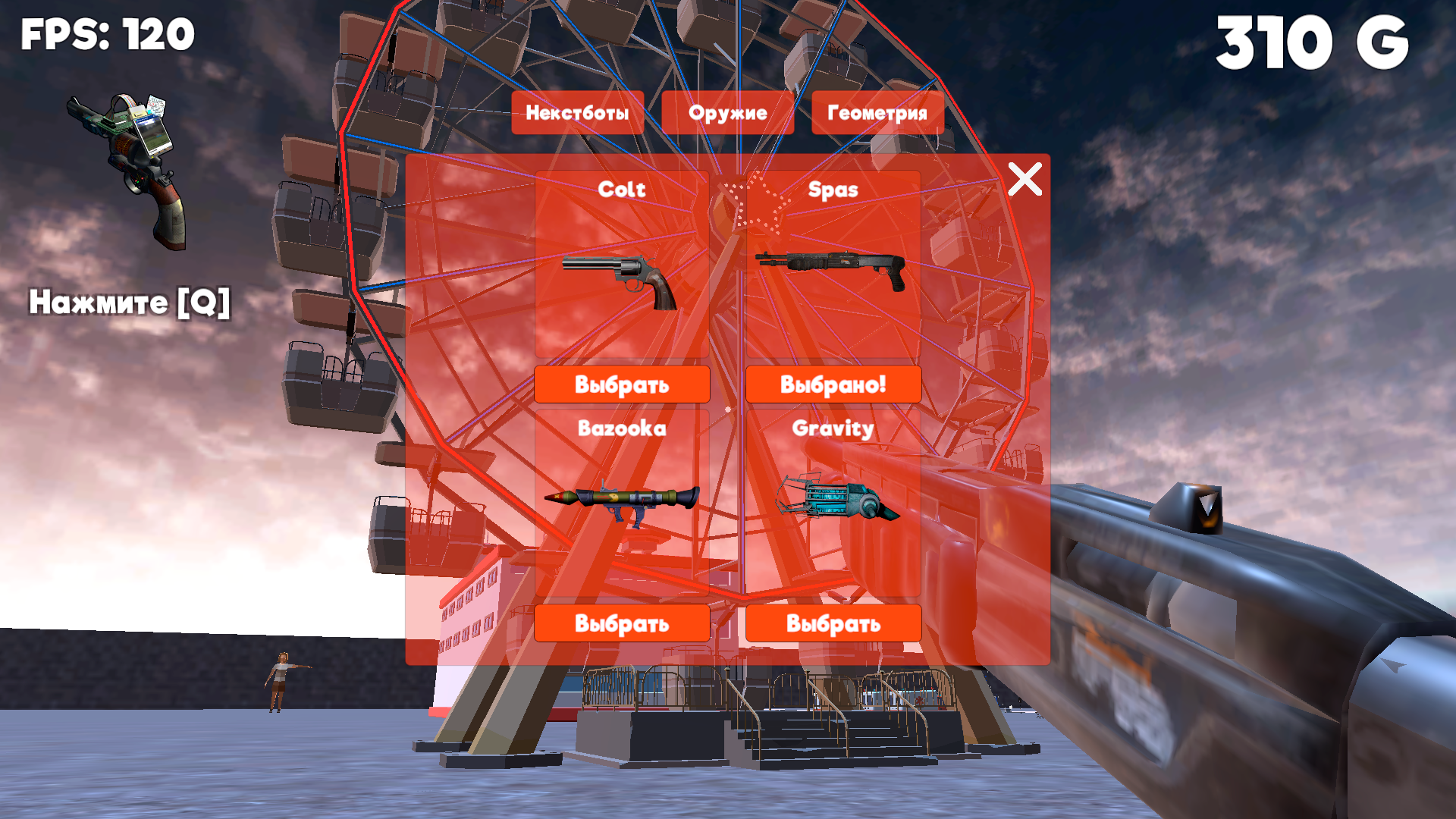
Task: Enable the Colt by pressing its Выбрать button
Action: point(622,384)
